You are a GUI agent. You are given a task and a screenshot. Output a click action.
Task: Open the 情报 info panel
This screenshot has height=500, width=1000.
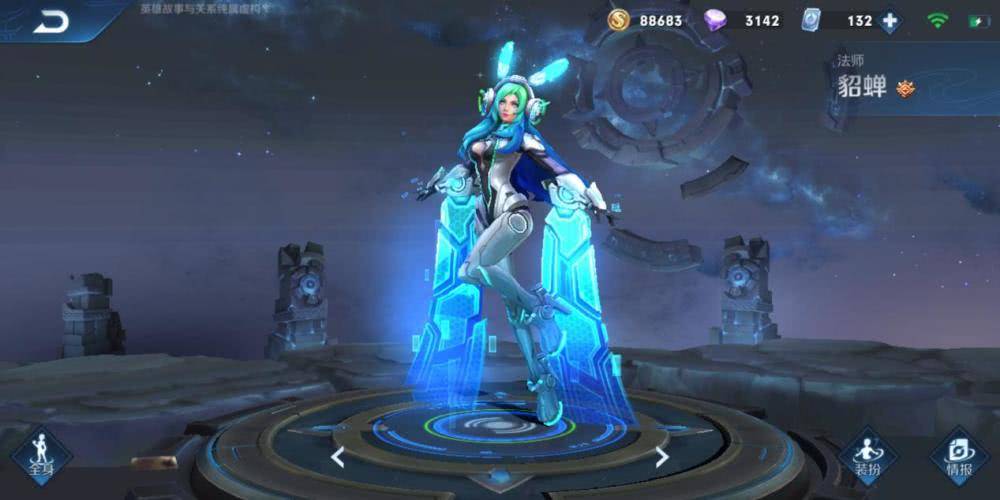[958, 456]
